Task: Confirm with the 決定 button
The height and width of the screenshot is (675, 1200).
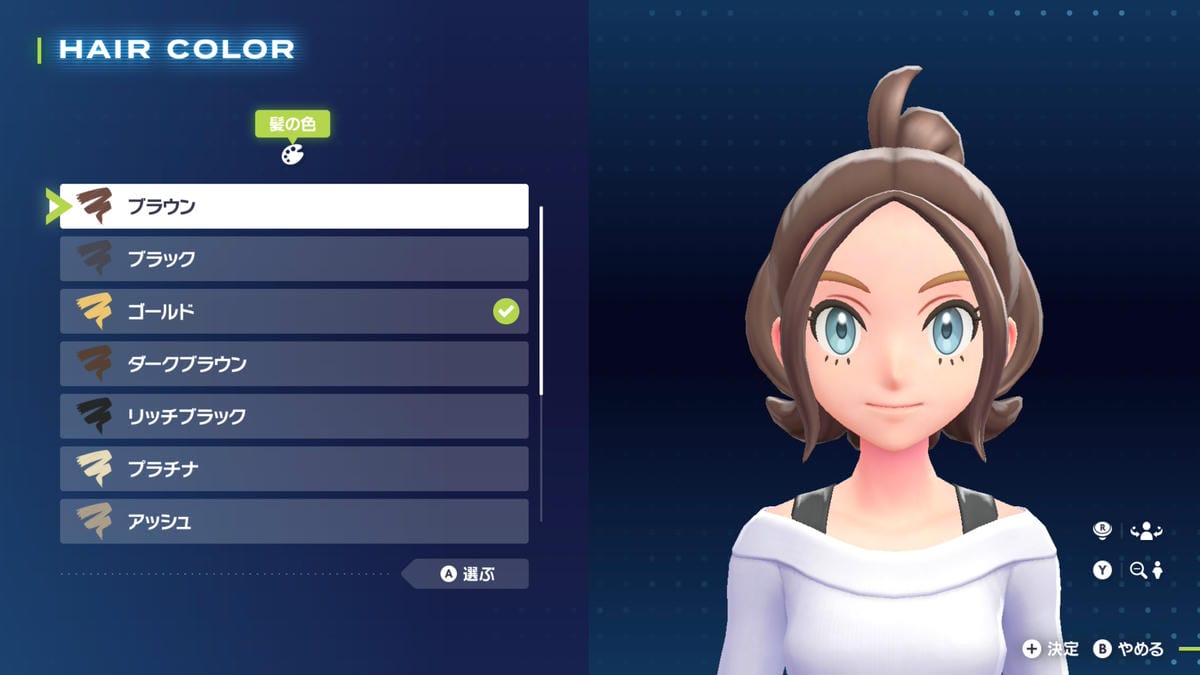Action: pos(1050,649)
